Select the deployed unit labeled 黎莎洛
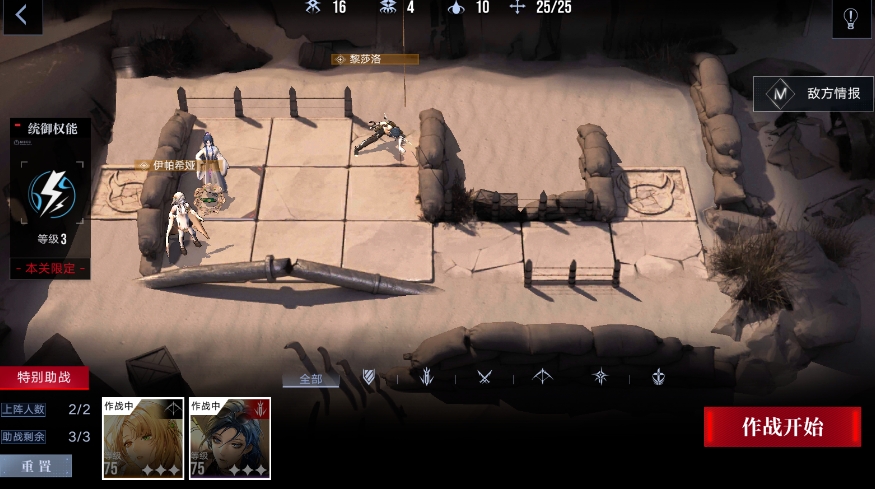Viewport: 875px width, 489px height. pyautogui.click(x=382, y=135)
